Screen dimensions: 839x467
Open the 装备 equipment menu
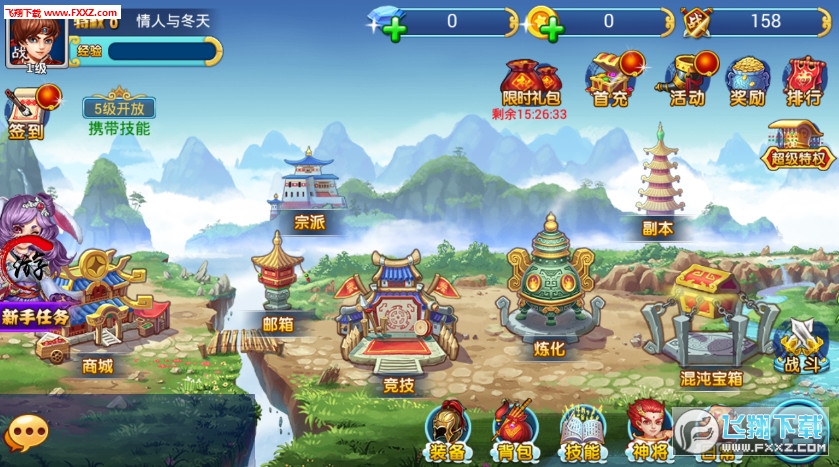click(447, 430)
